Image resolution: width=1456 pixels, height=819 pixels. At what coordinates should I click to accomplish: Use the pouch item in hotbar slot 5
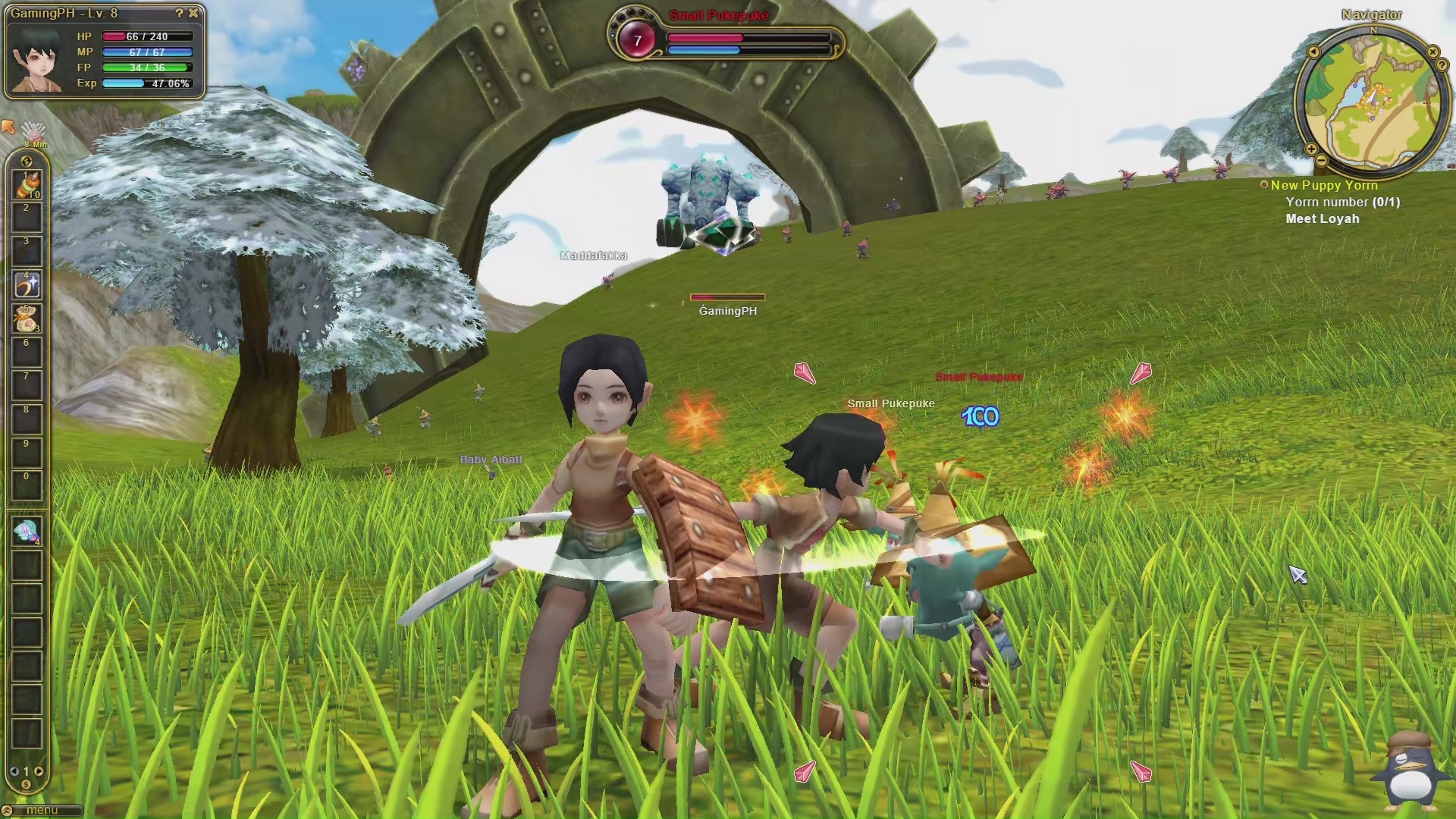27,318
